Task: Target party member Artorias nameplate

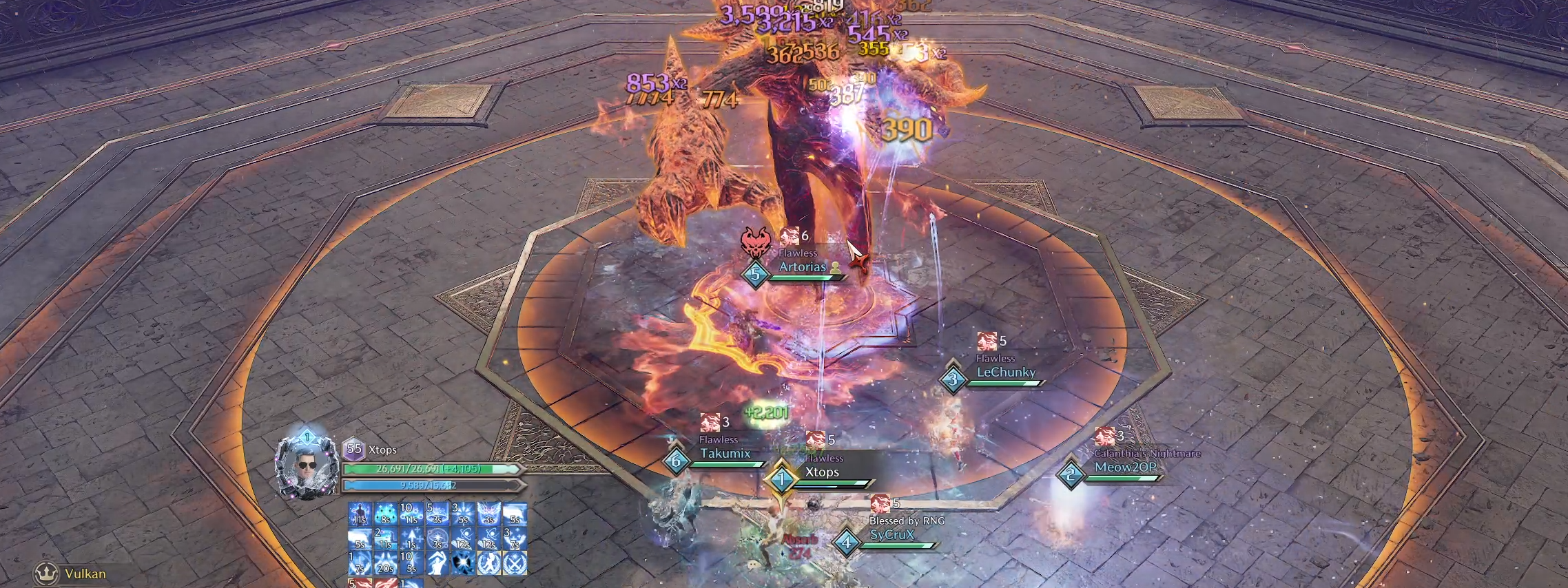Action: (802, 267)
